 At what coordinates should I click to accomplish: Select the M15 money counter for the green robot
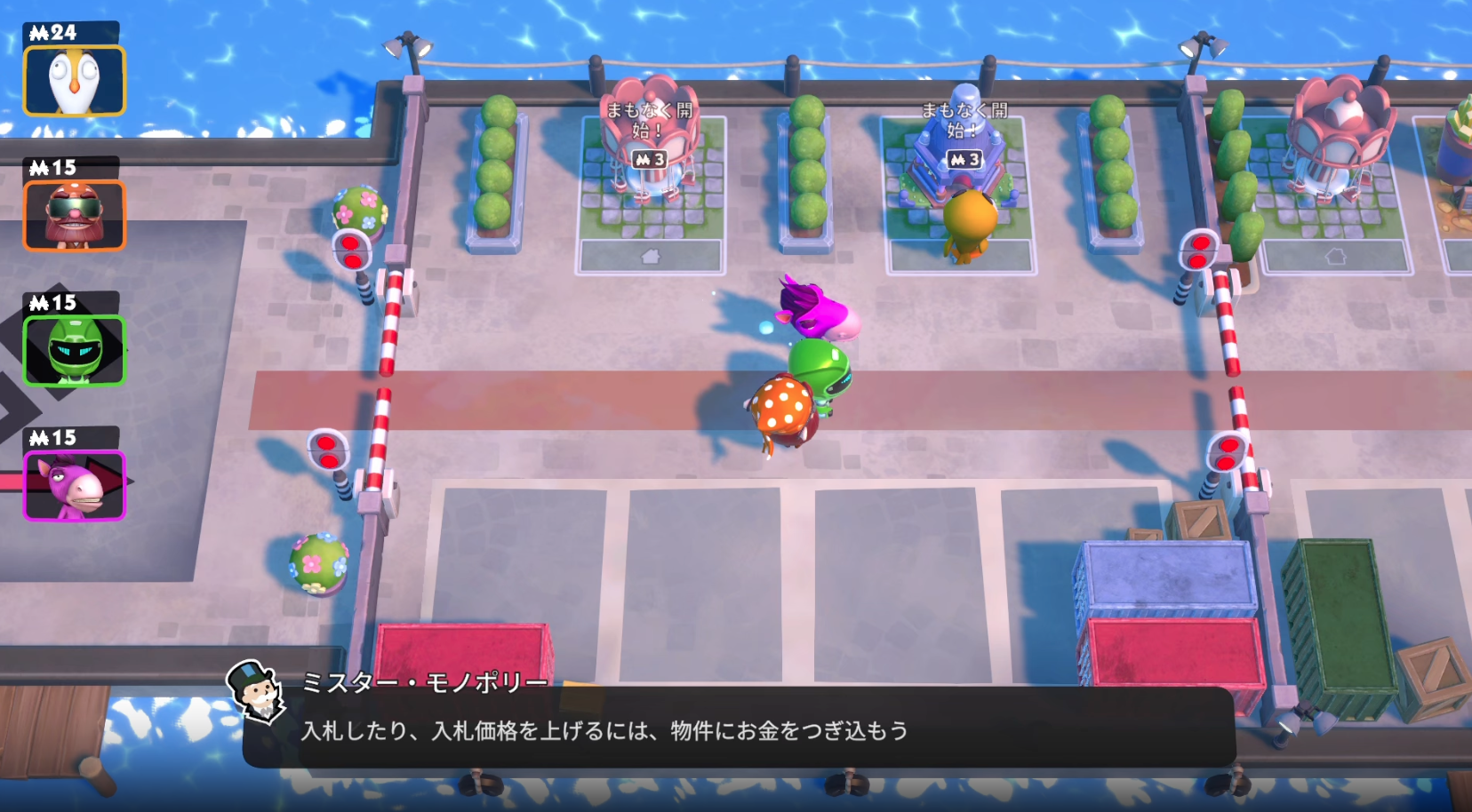(52, 300)
